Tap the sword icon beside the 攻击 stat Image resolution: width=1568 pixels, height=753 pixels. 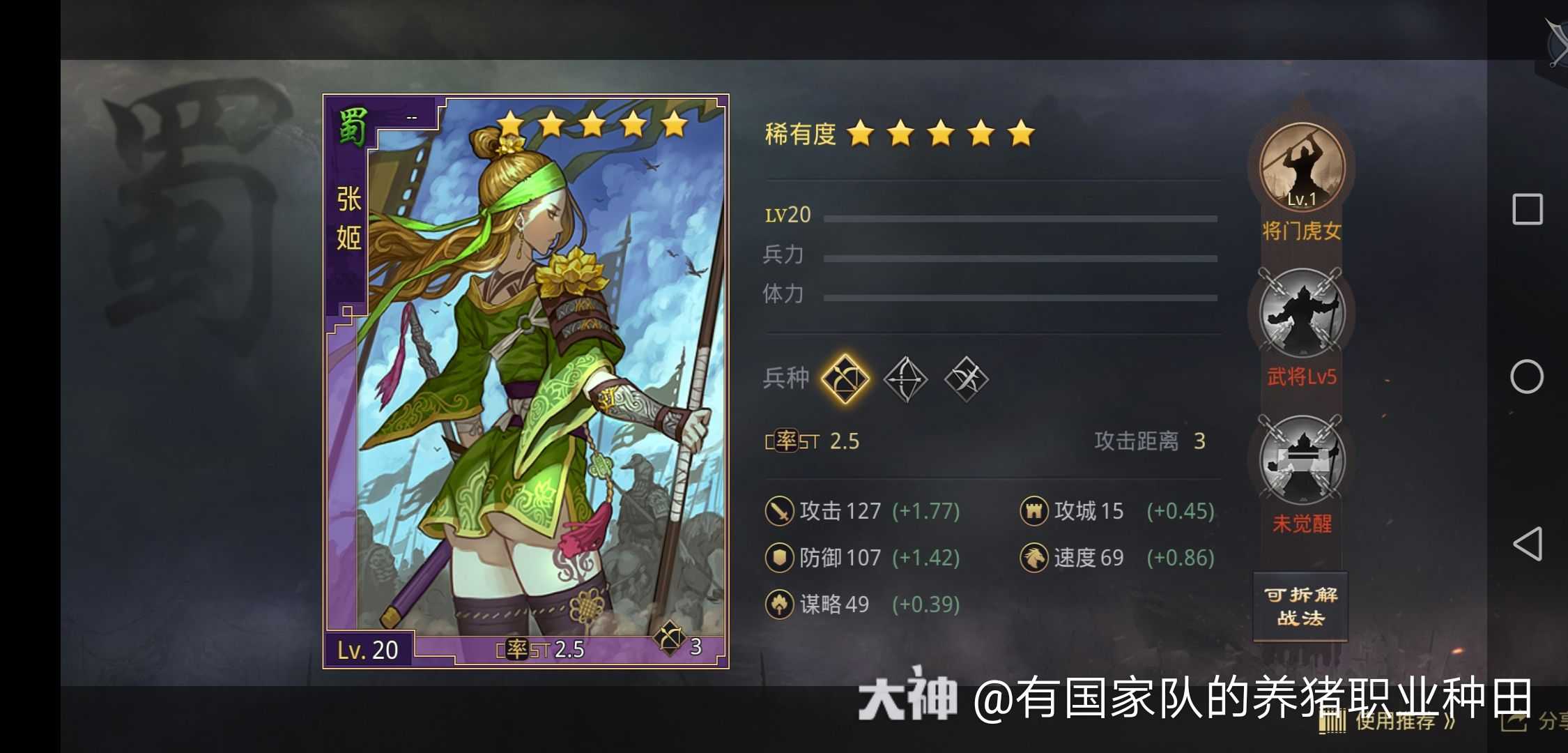click(x=779, y=510)
